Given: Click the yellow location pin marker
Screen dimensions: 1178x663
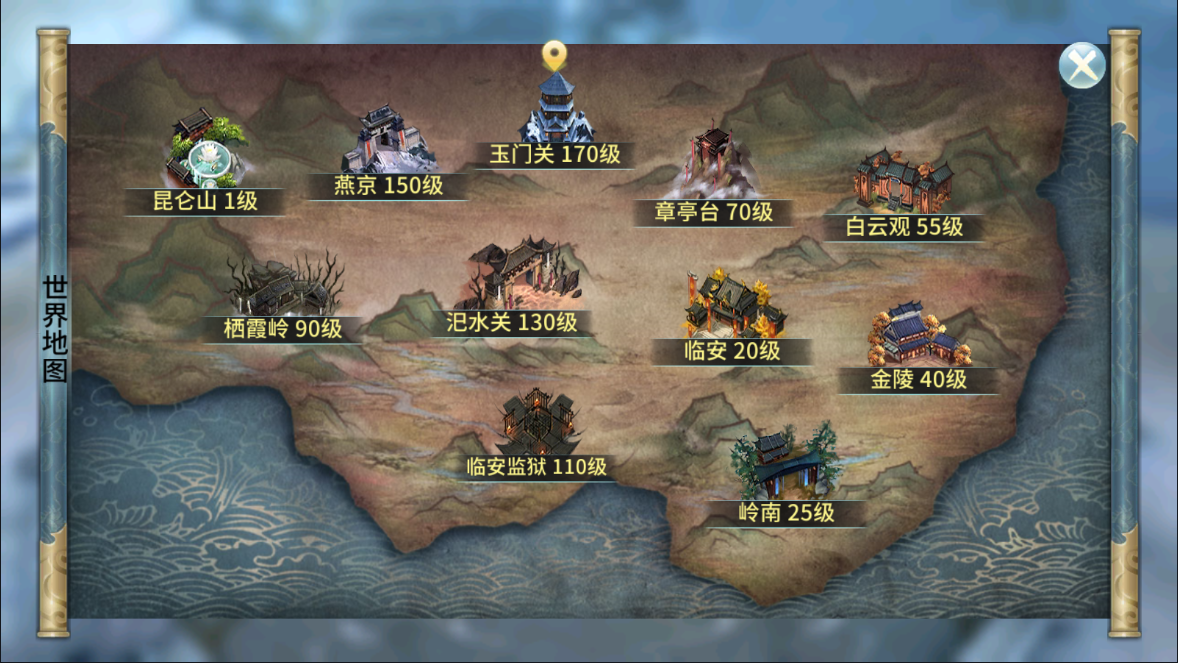Looking at the screenshot, I should (554, 54).
